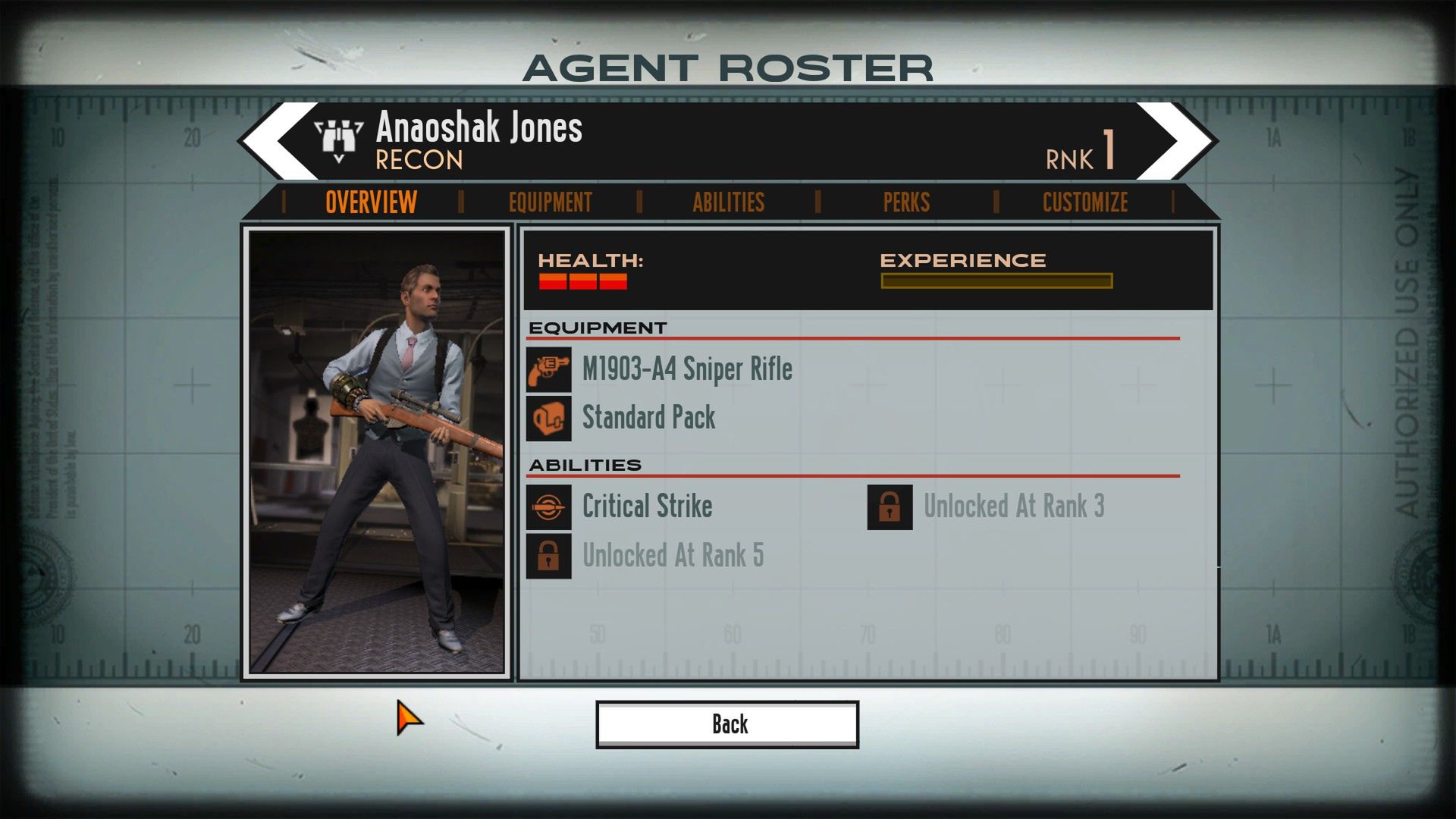This screenshot has height=819, width=1456.
Task: Switch to the Overview tab
Action: (x=371, y=202)
